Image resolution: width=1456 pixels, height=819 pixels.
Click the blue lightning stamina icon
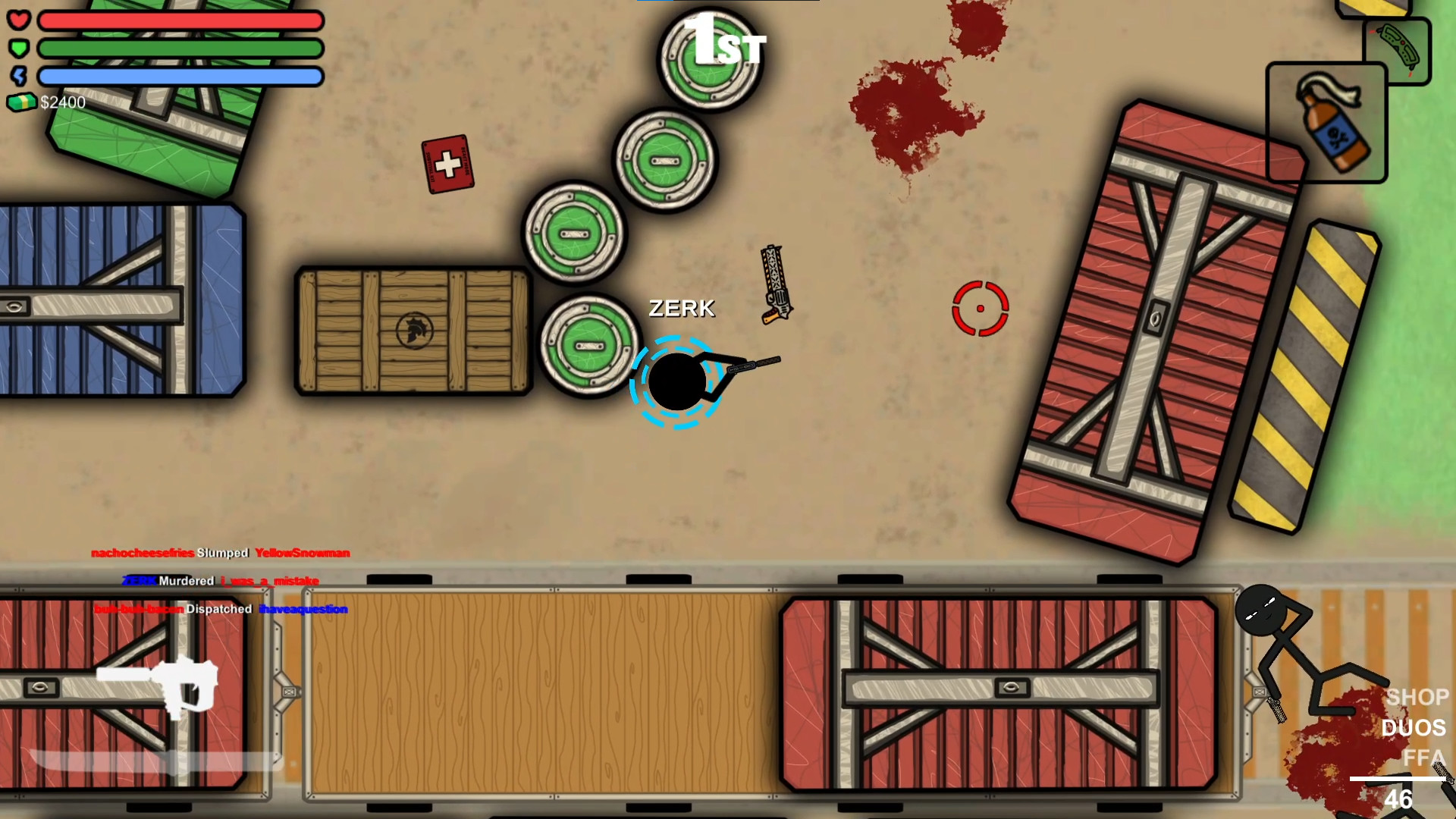(x=20, y=76)
